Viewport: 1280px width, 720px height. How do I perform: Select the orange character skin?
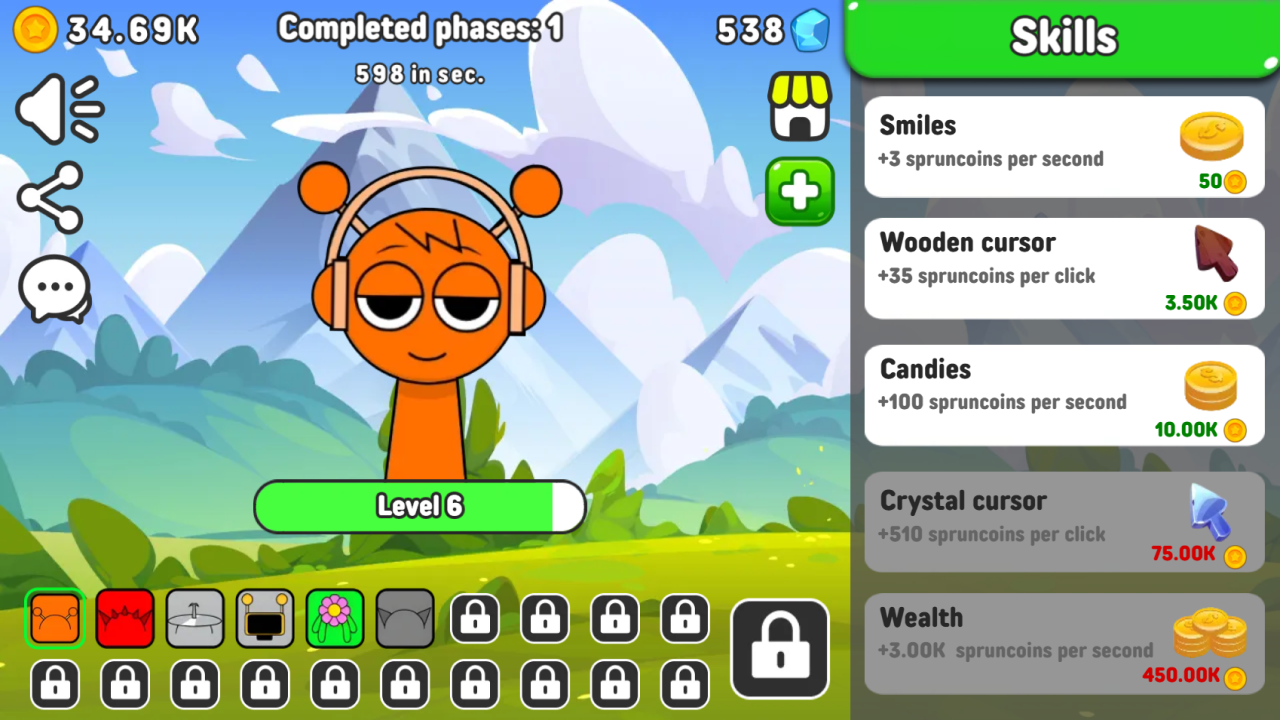pos(54,618)
